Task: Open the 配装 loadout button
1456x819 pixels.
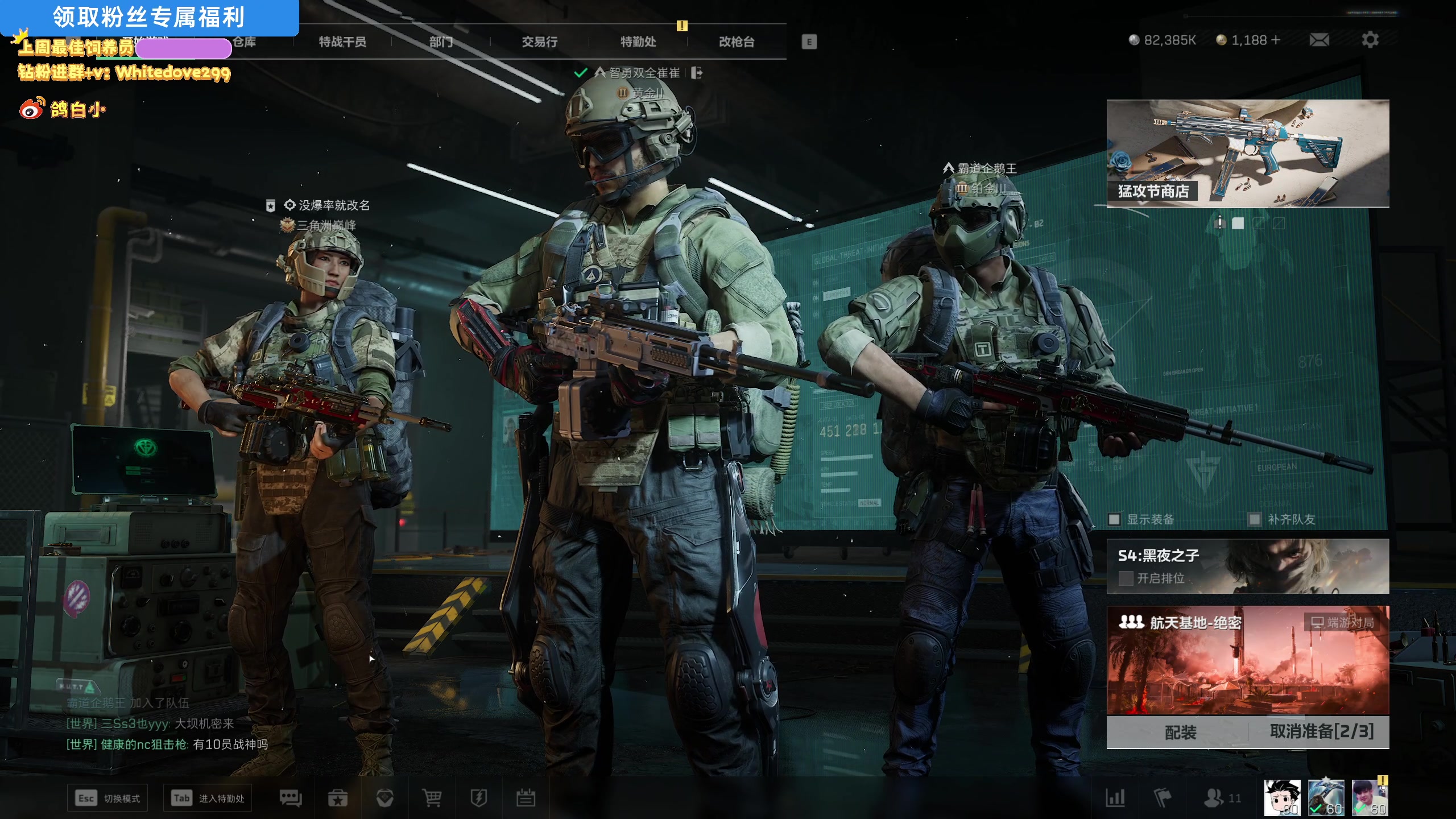Action: [x=1180, y=732]
